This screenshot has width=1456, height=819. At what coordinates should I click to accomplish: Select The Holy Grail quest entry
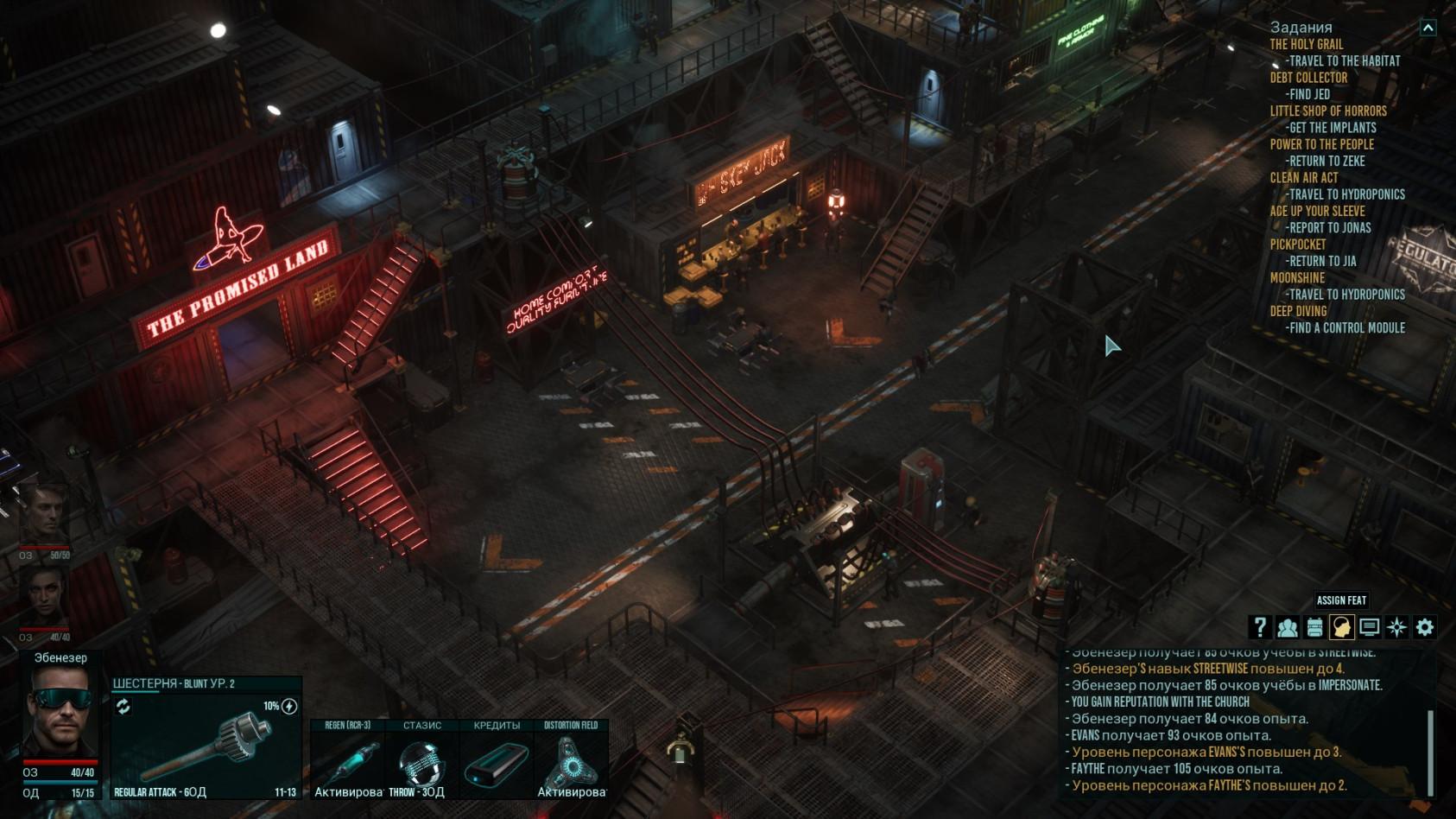(1306, 44)
